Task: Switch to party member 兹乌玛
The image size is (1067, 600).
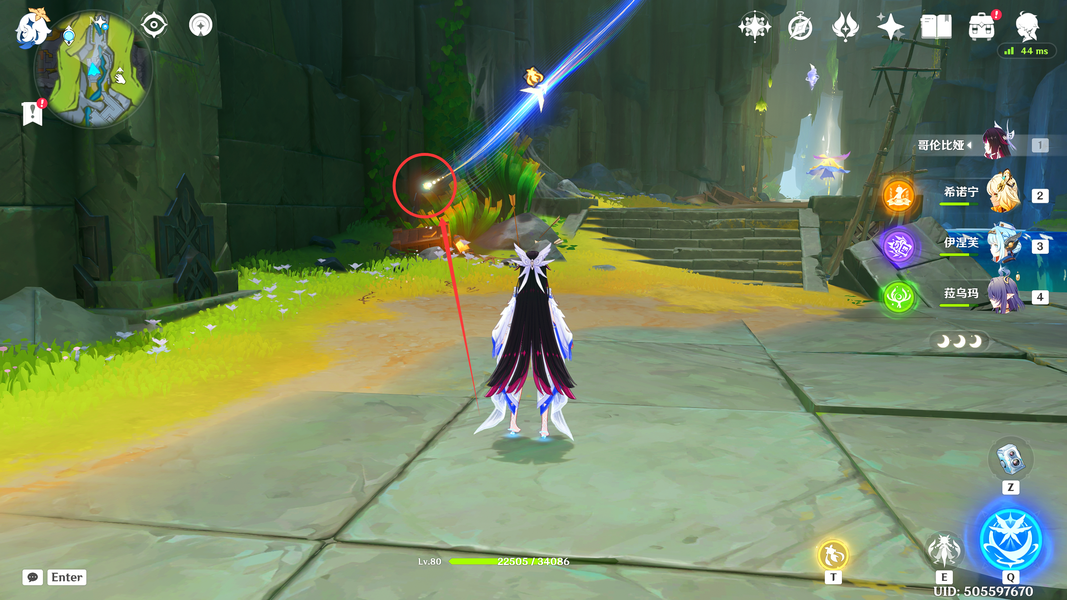Action: pyautogui.click(x=1002, y=295)
